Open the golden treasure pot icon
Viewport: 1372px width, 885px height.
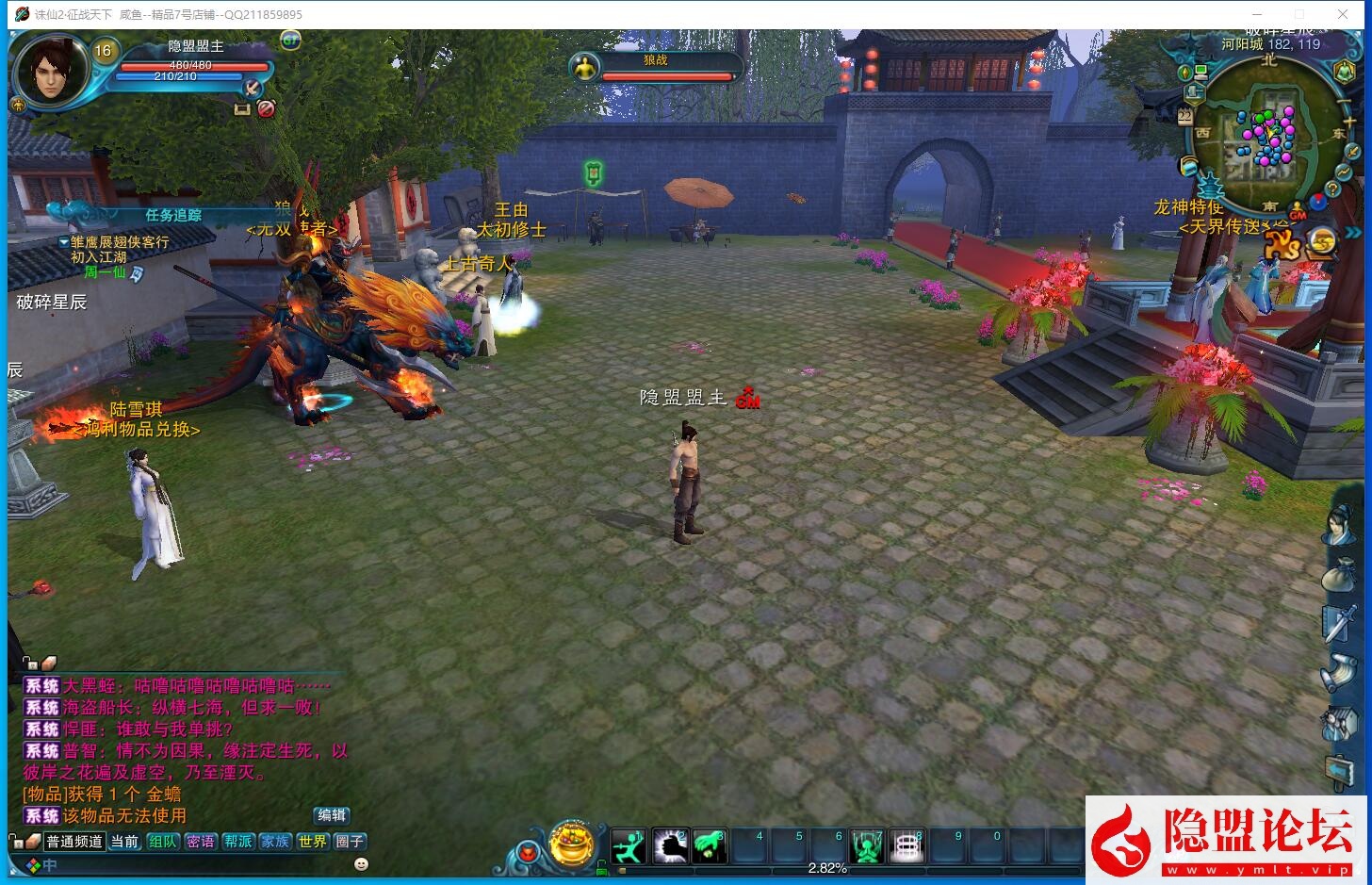pyautogui.click(x=571, y=844)
